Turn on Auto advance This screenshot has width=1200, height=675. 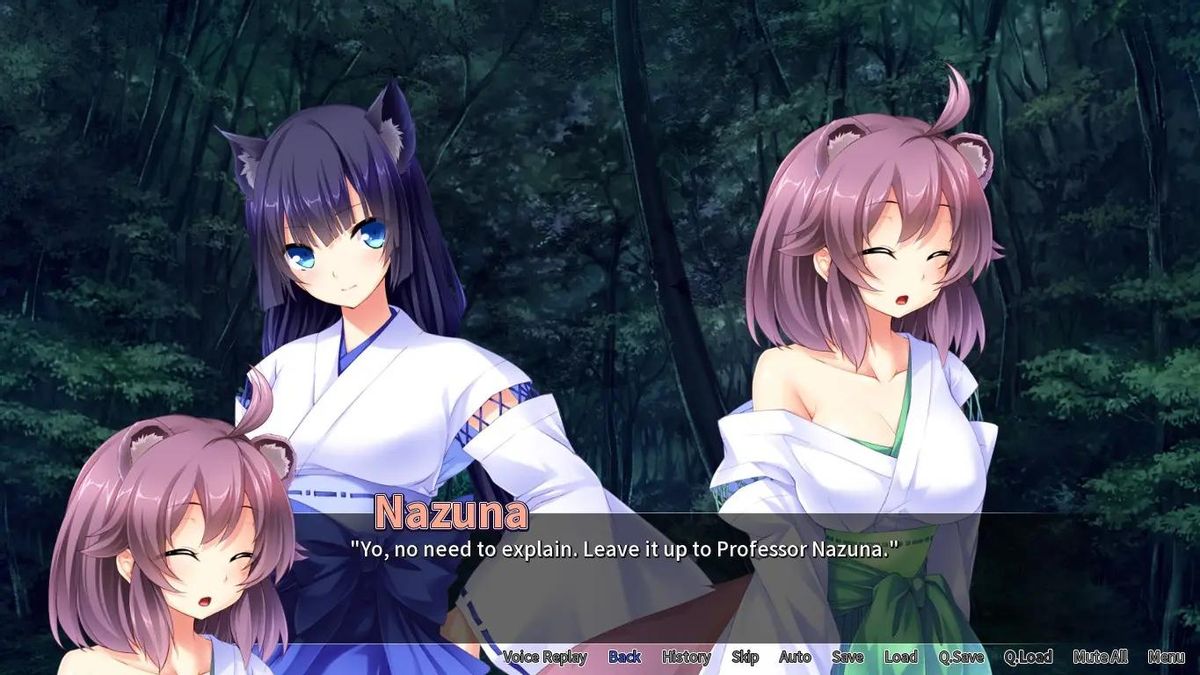(x=795, y=657)
